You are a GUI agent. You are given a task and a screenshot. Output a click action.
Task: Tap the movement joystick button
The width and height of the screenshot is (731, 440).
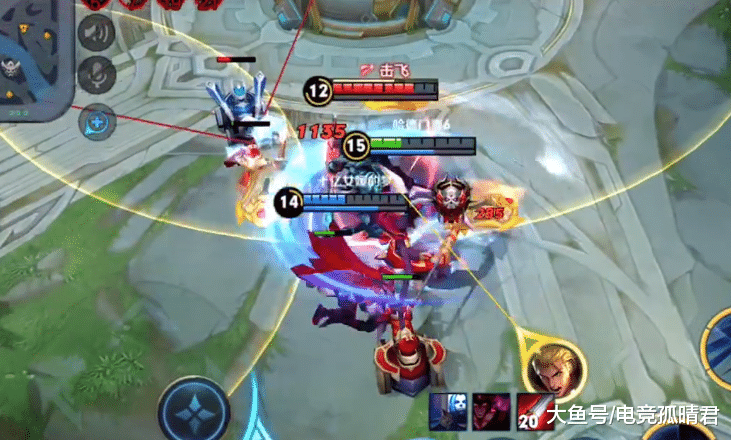pos(193,411)
